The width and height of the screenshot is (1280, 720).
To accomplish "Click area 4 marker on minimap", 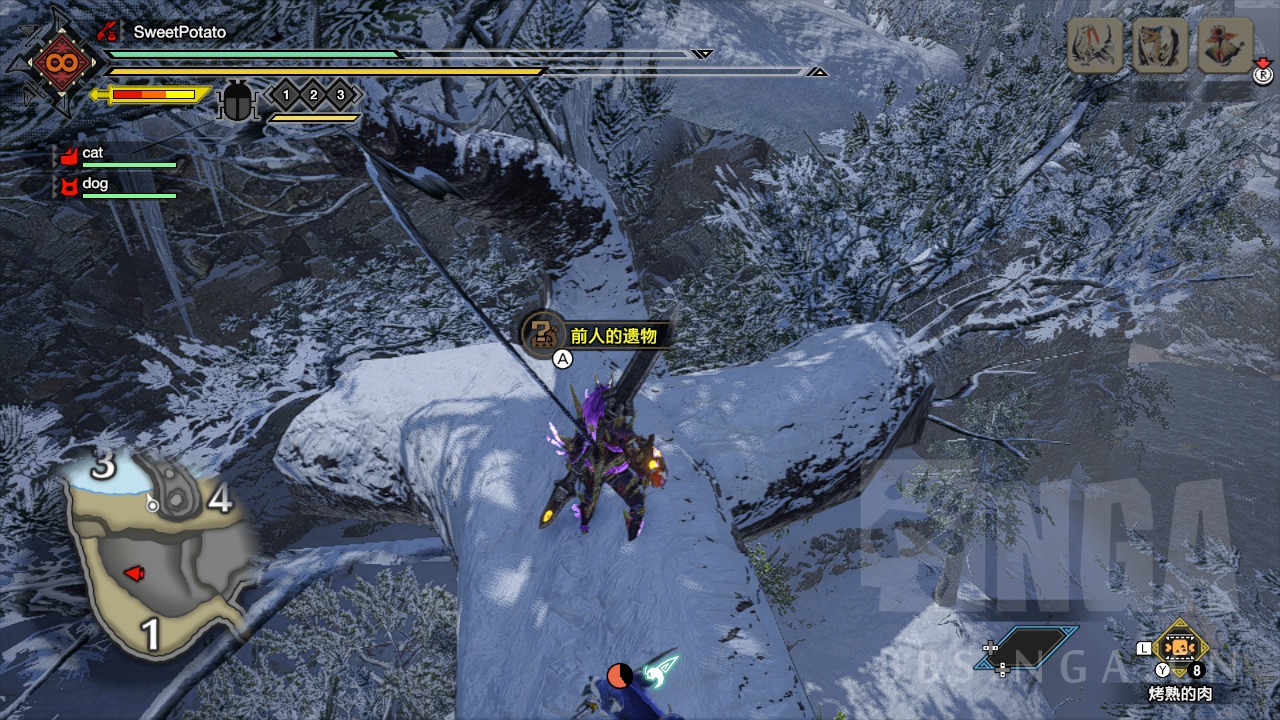I will 220,497.
